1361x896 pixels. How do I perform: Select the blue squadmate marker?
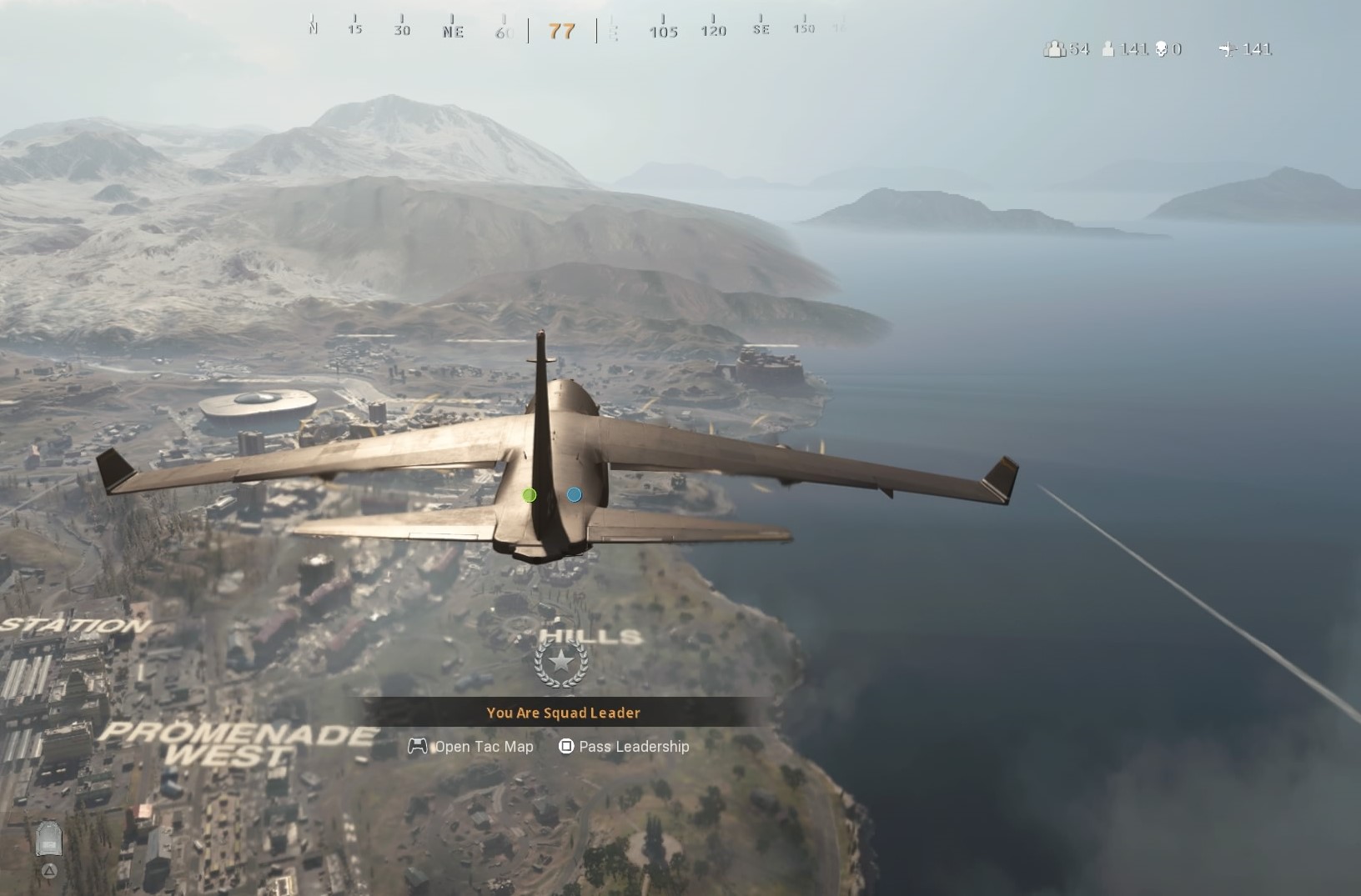tap(575, 495)
